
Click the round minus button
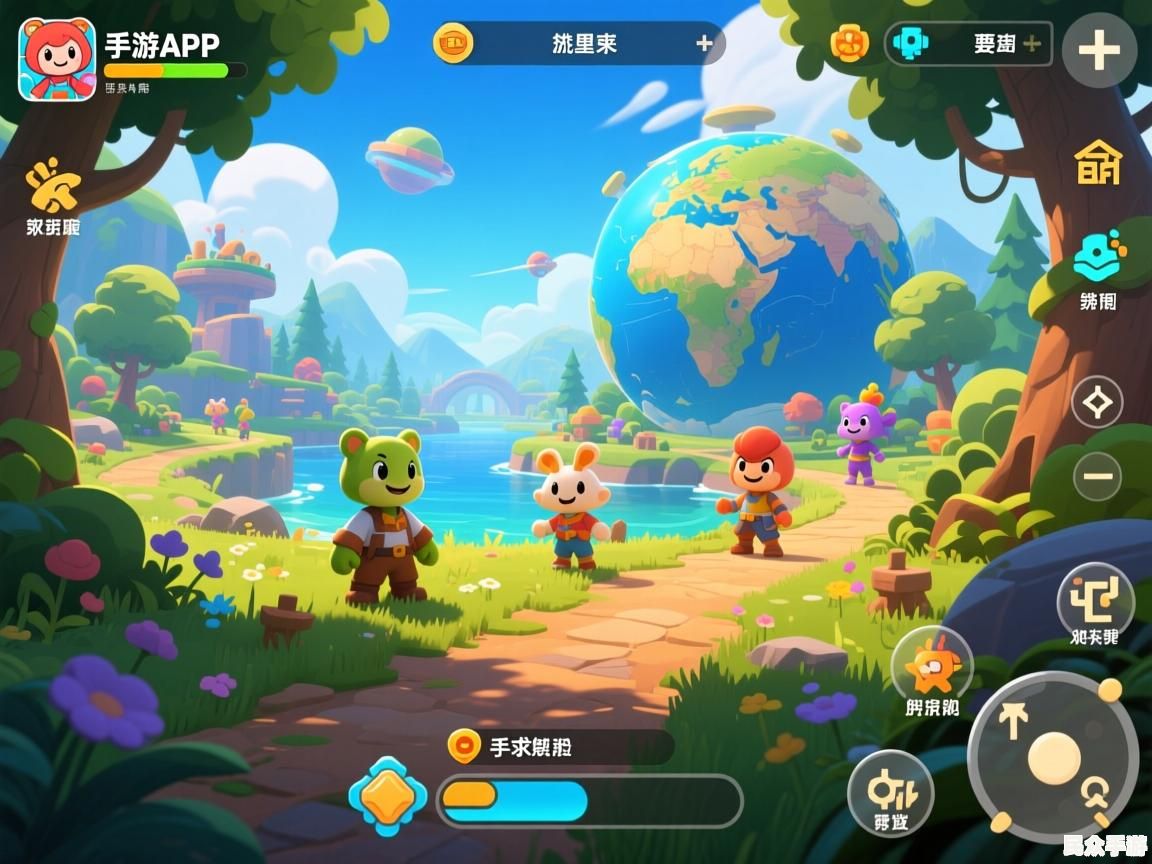1097,476
